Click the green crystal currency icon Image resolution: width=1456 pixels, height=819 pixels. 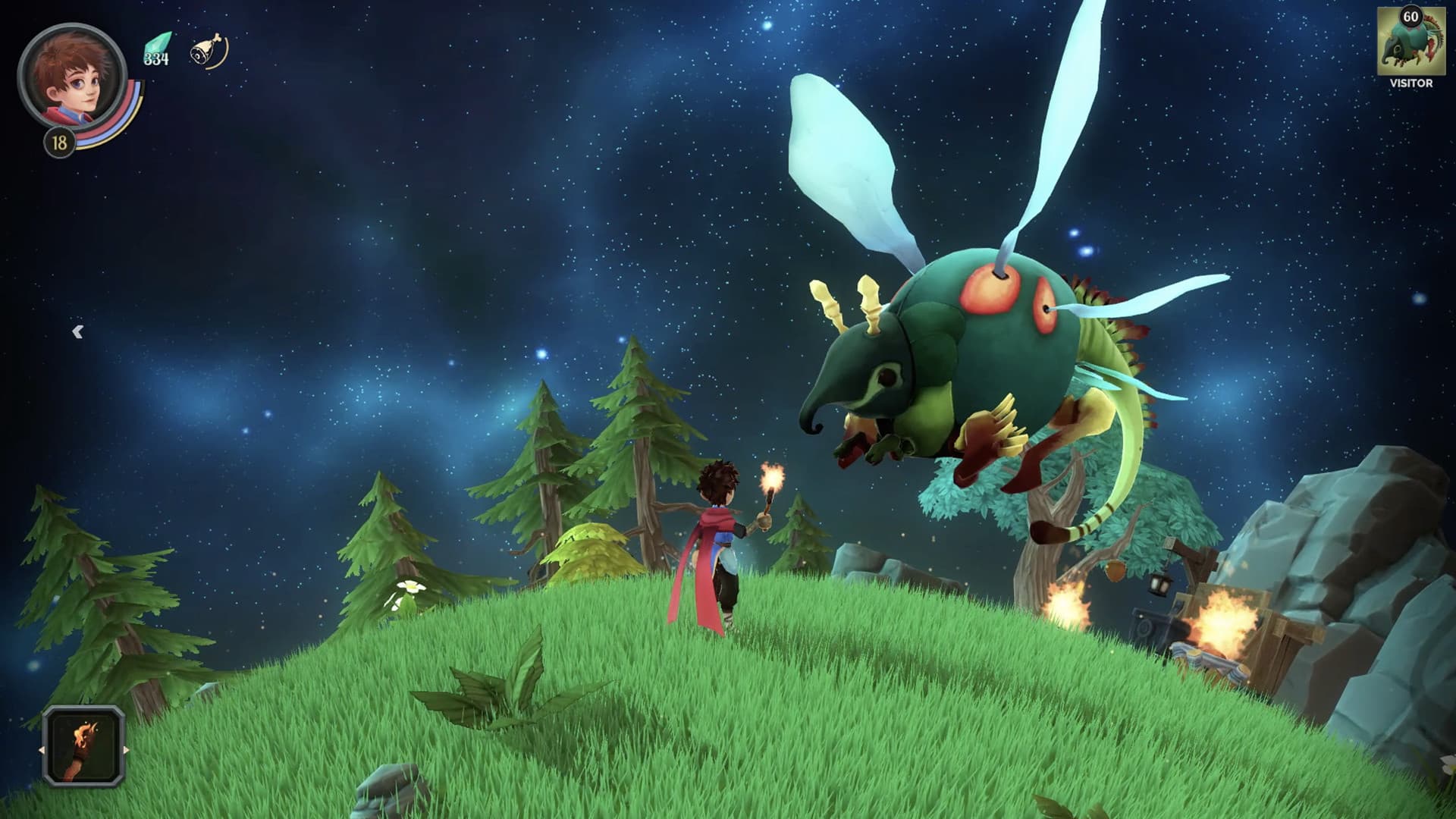pyautogui.click(x=157, y=49)
